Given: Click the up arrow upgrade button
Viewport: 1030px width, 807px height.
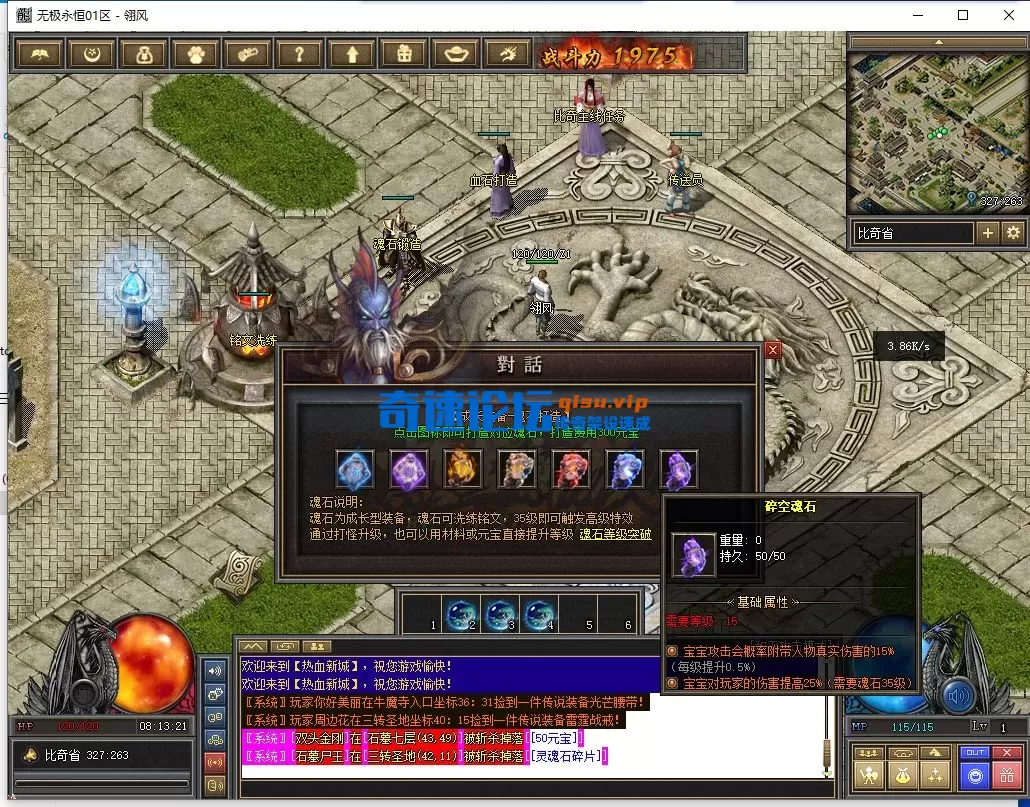Looking at the screenshot, I should 352,54.
